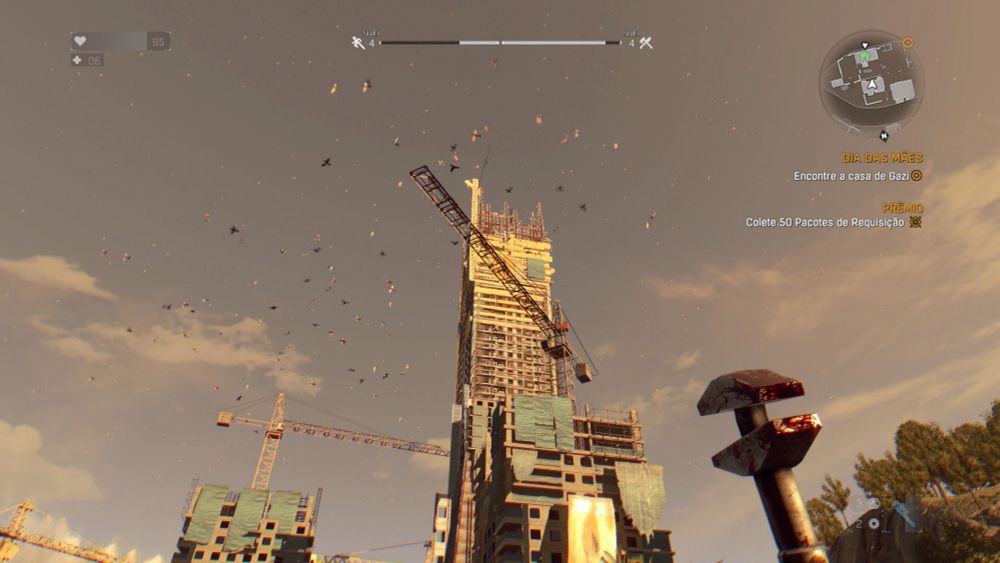Select the 'Colete 50 Pacotes de Requisição' bounty
Image resolution: width=1000 pixels, height=563 pixels.
click(x=825, y=222)
